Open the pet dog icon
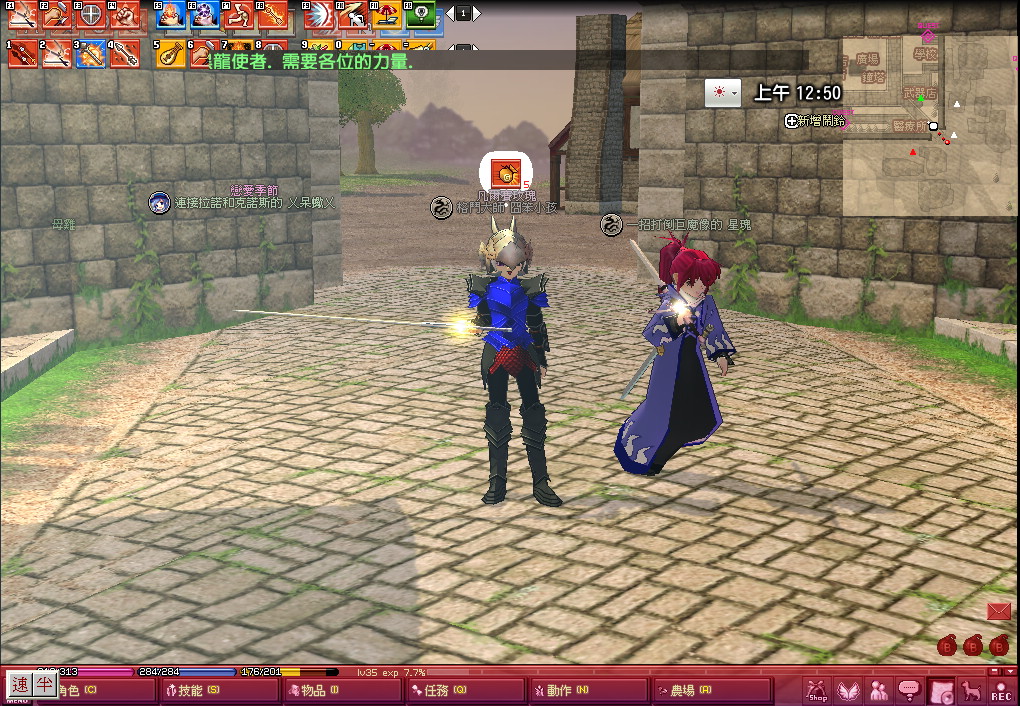The width and height of the screenshot is (1020, 706). [x=970, y=690]
